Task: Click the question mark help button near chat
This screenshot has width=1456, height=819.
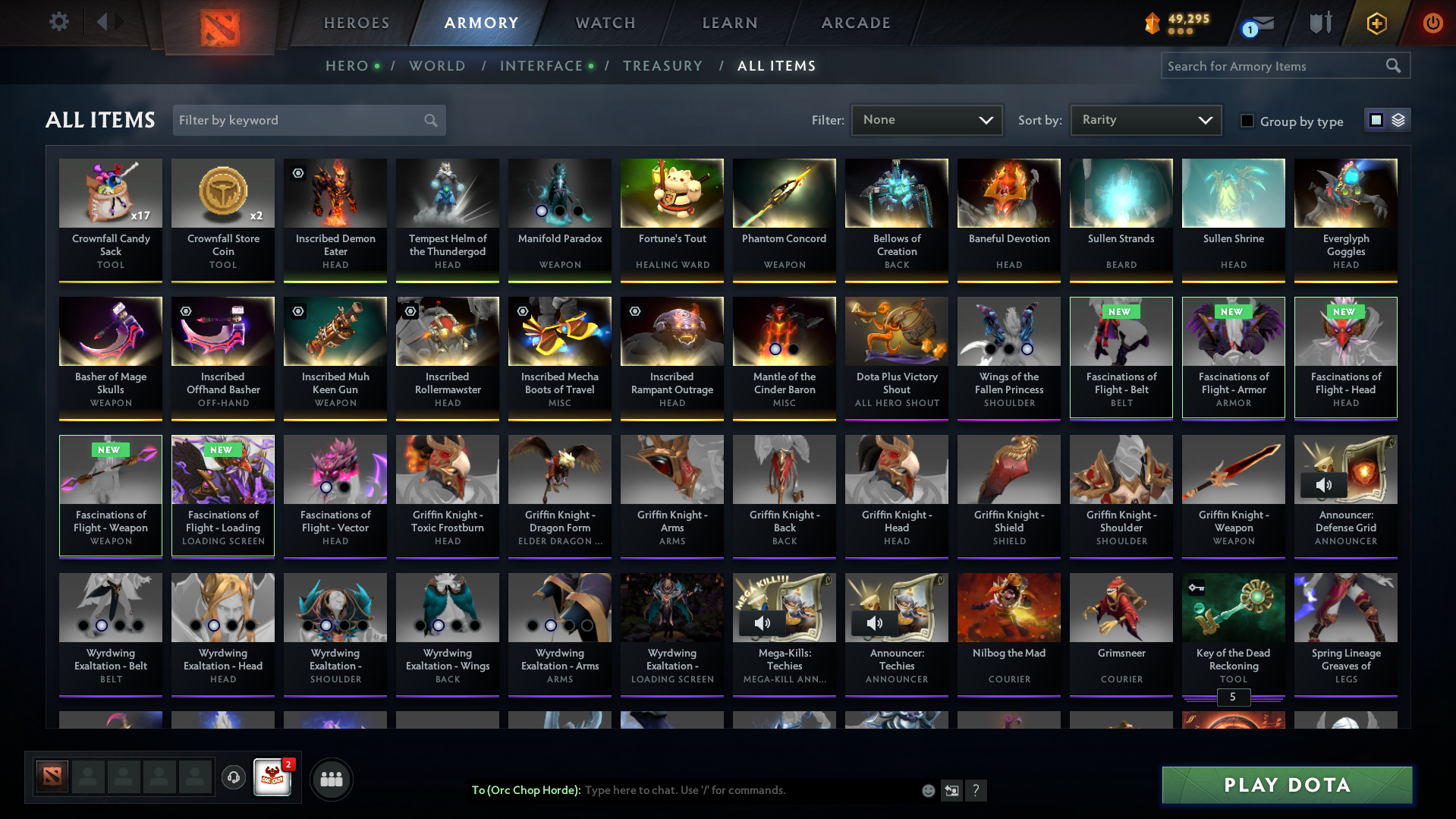Action: tap(976, 790)
